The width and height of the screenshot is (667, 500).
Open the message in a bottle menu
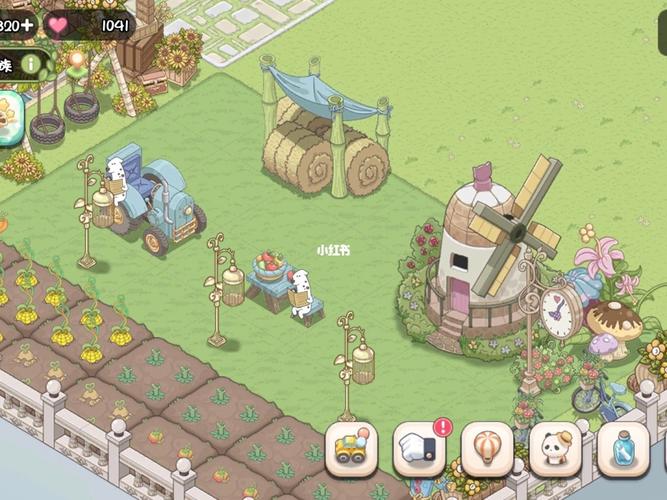[623, 449]
